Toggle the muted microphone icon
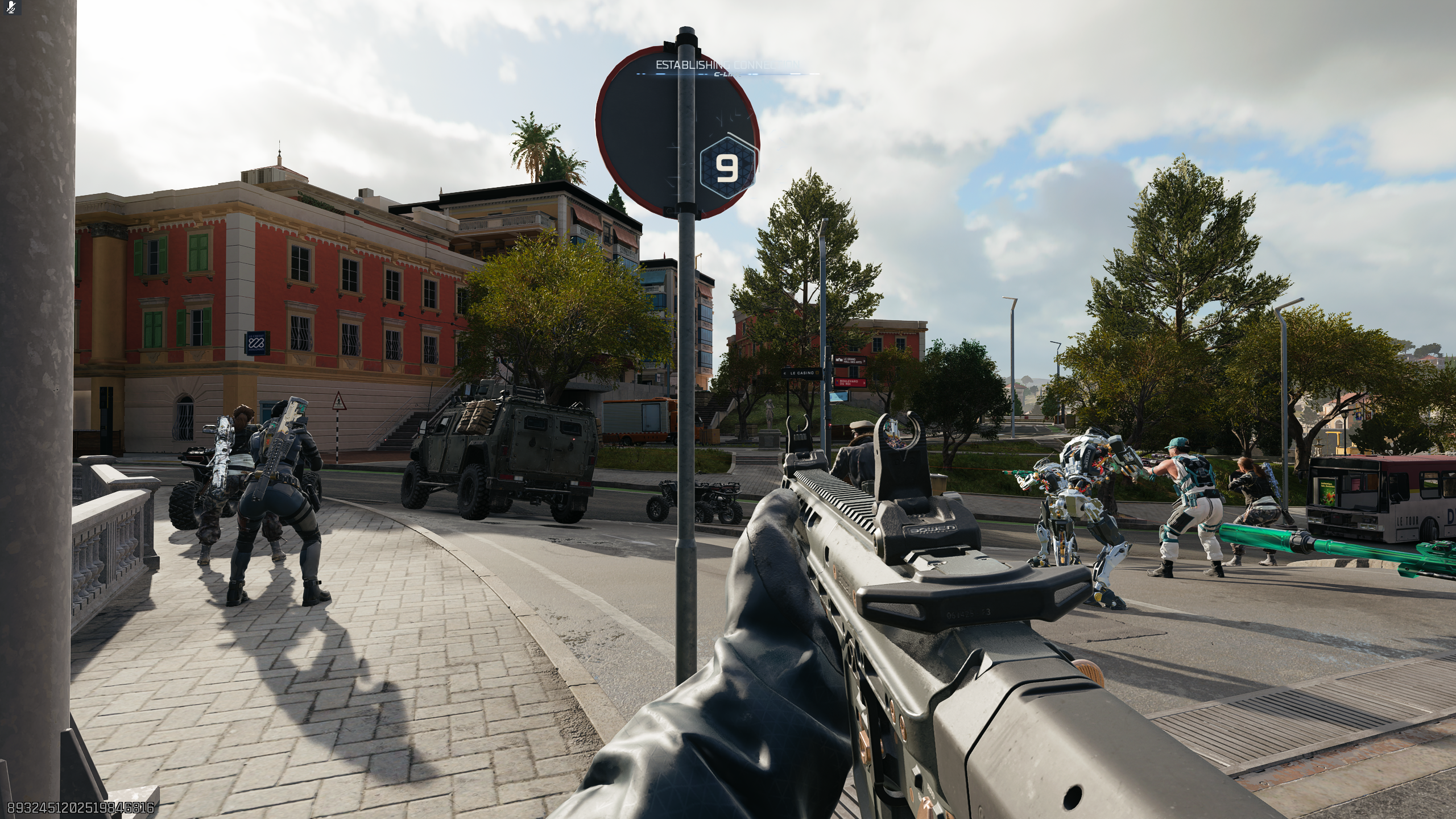This screenshot has width=1456, height=819. coord(11,7)
